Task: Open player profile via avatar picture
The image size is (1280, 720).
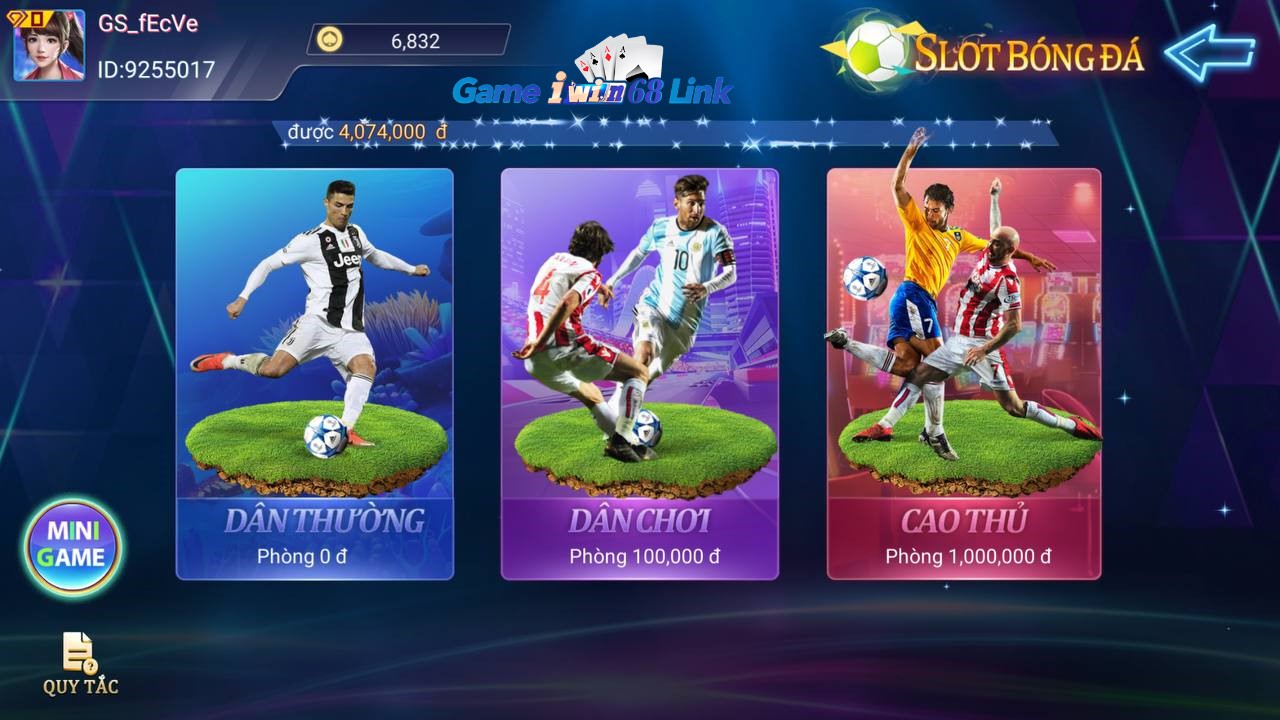Action: 44,48
